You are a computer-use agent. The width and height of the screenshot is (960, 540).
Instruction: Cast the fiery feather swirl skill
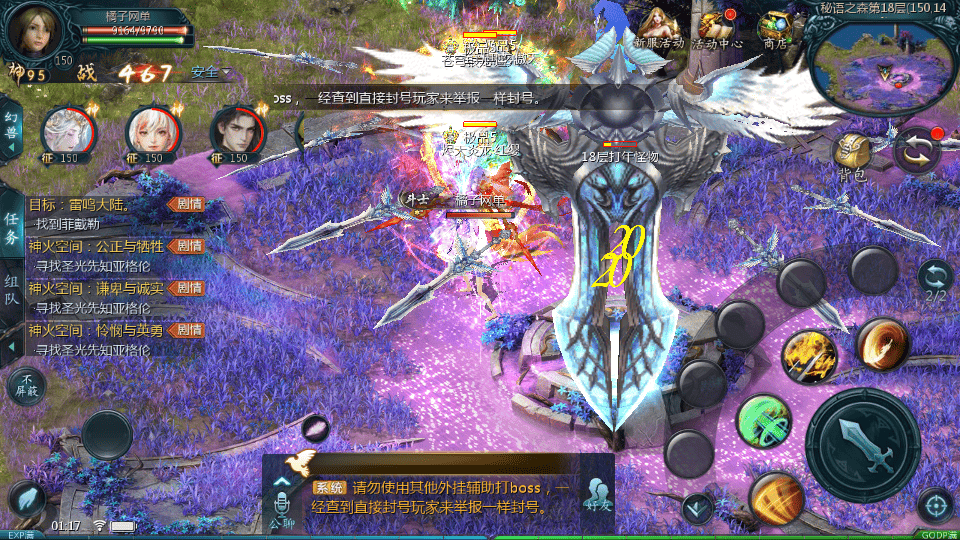882,343
